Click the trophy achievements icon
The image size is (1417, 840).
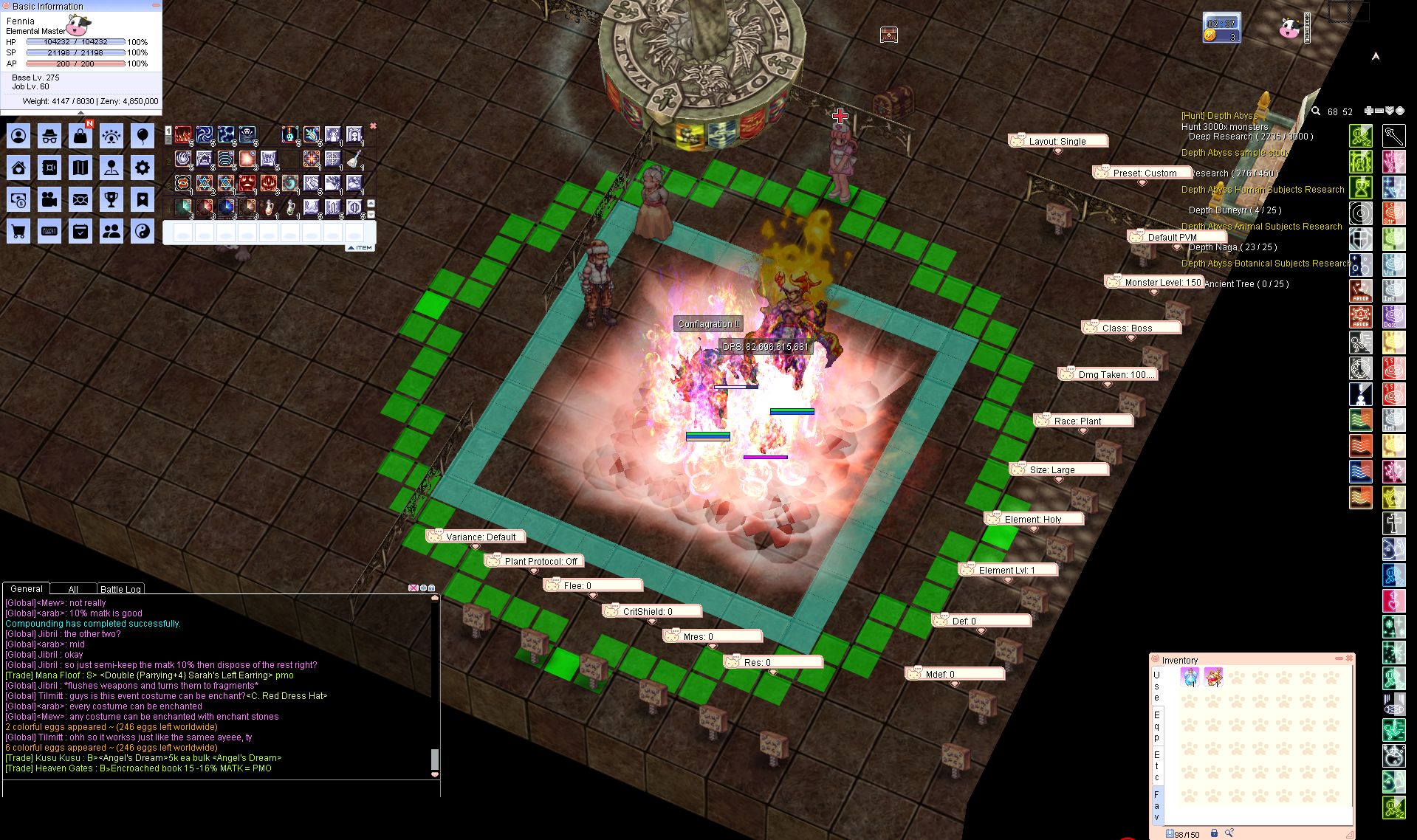point(111,199)
